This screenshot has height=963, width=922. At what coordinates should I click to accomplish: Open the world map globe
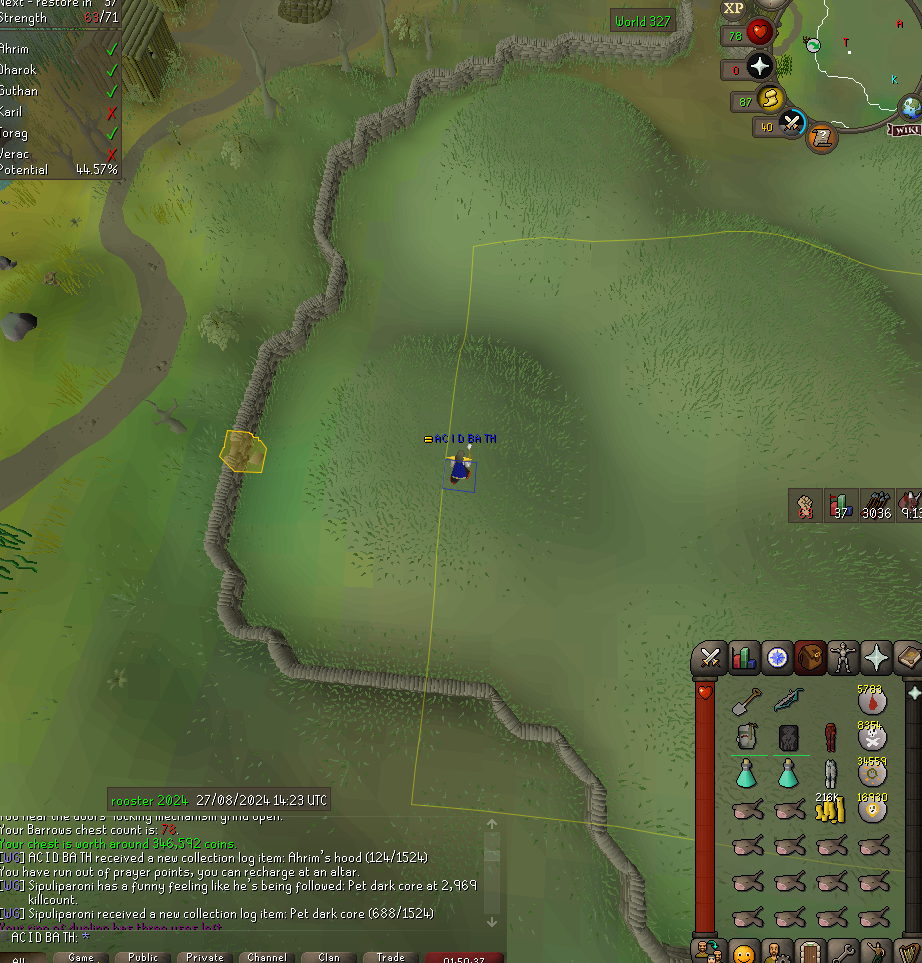coord(910,107)
